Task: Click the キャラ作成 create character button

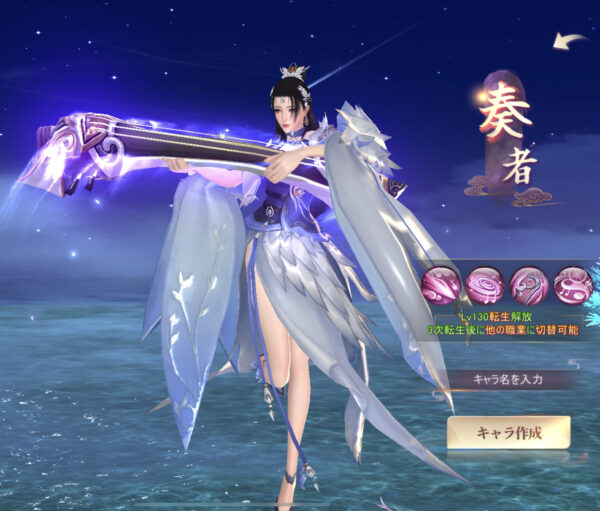Action: [x=509, y=432]
